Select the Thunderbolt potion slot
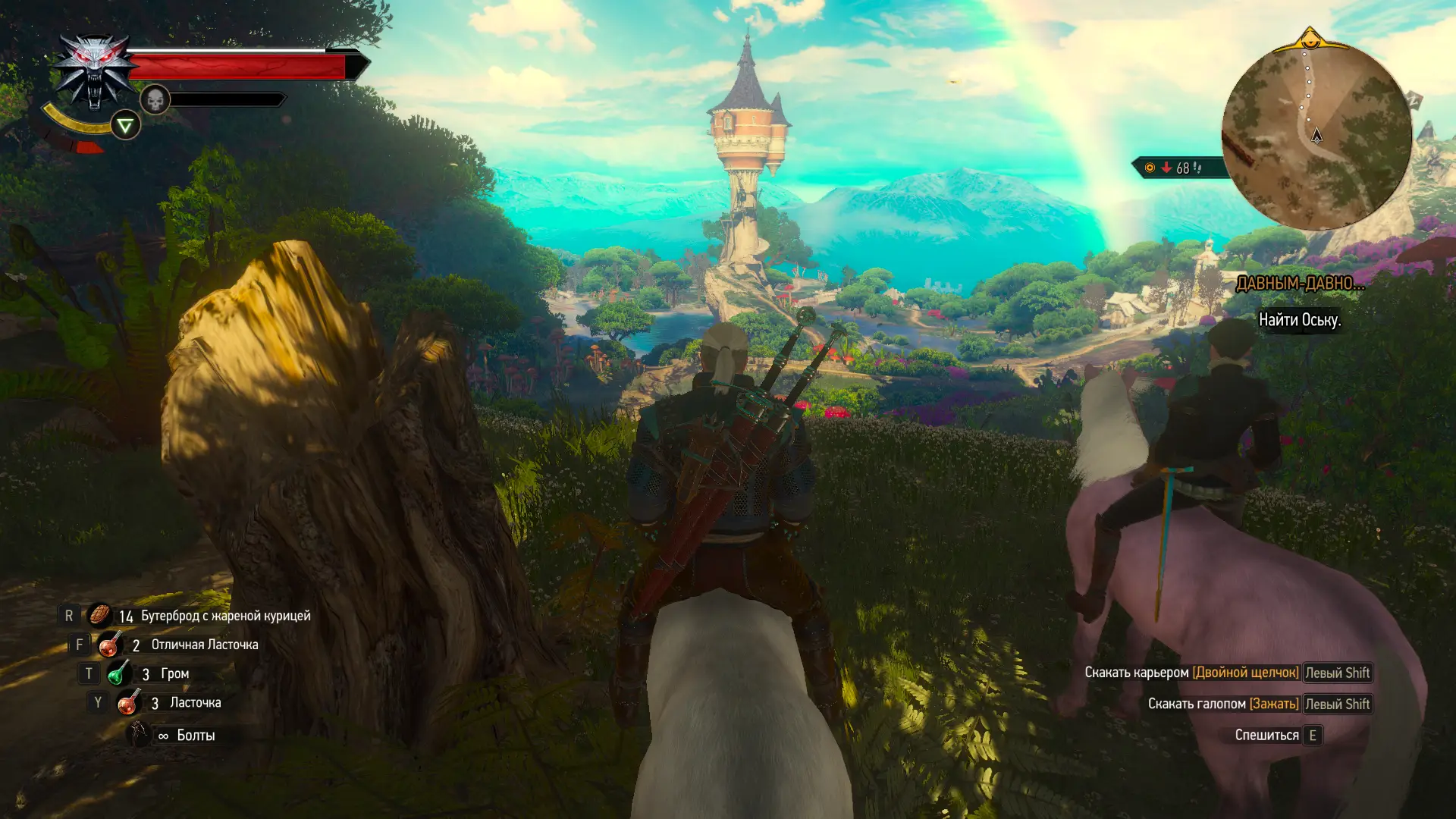The width and height of the screenshot is (1456, 819). pyautogui.click(x=118, y=673)
